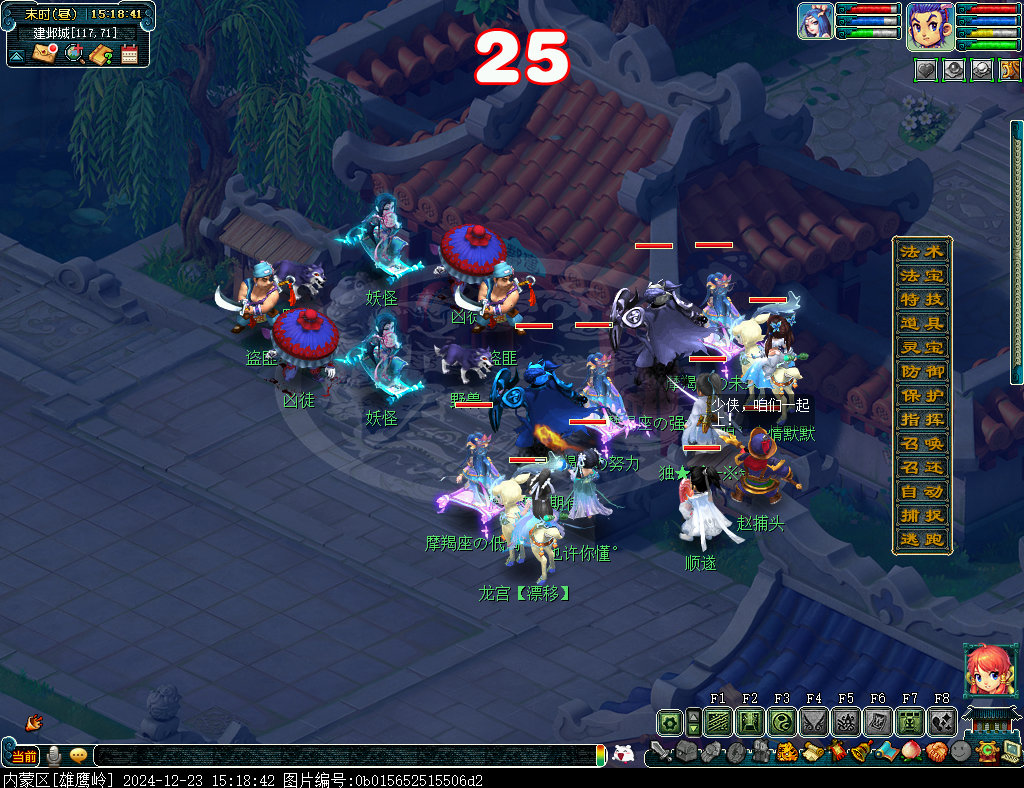Open the mail envelope with red notification

point(45,53)
